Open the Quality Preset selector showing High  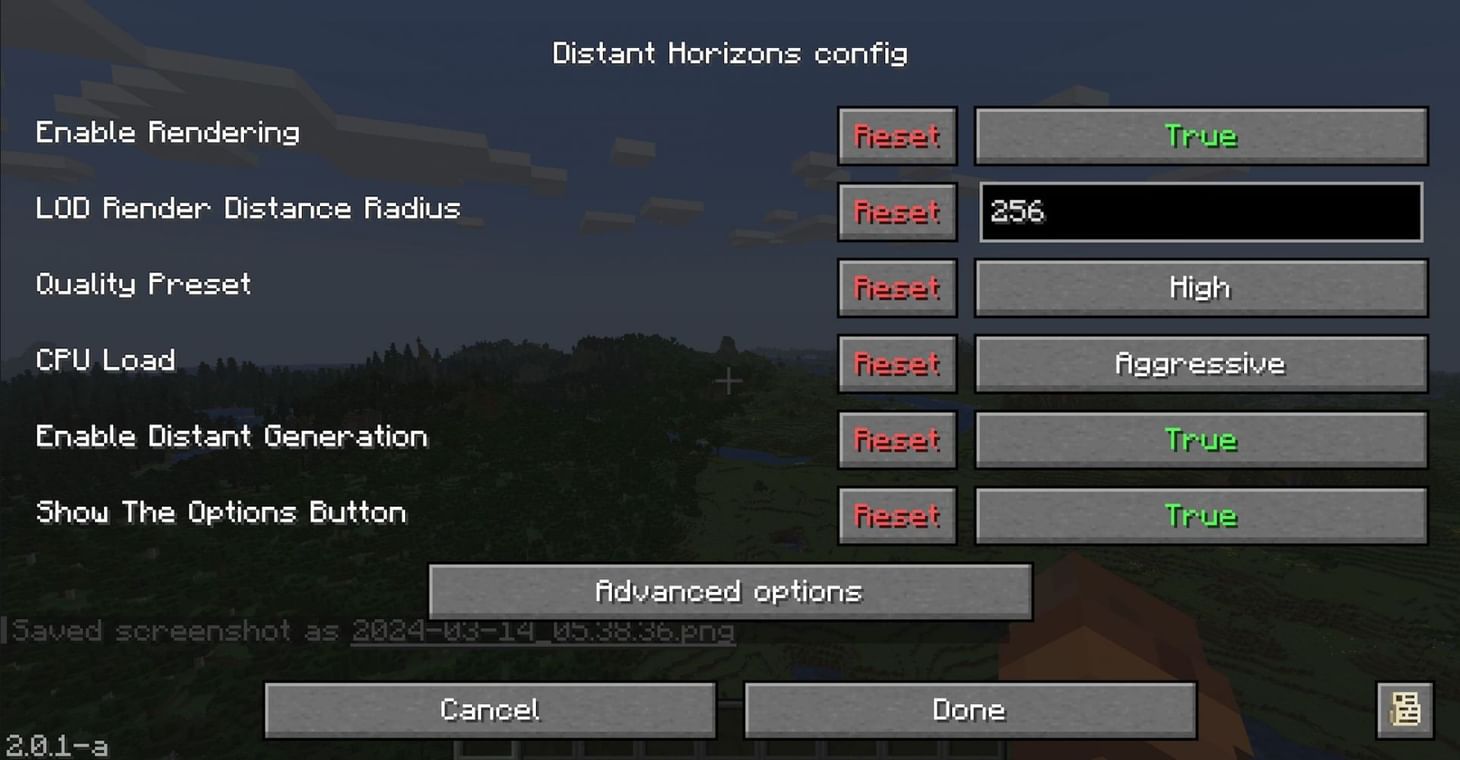[x=1199, y=287]
